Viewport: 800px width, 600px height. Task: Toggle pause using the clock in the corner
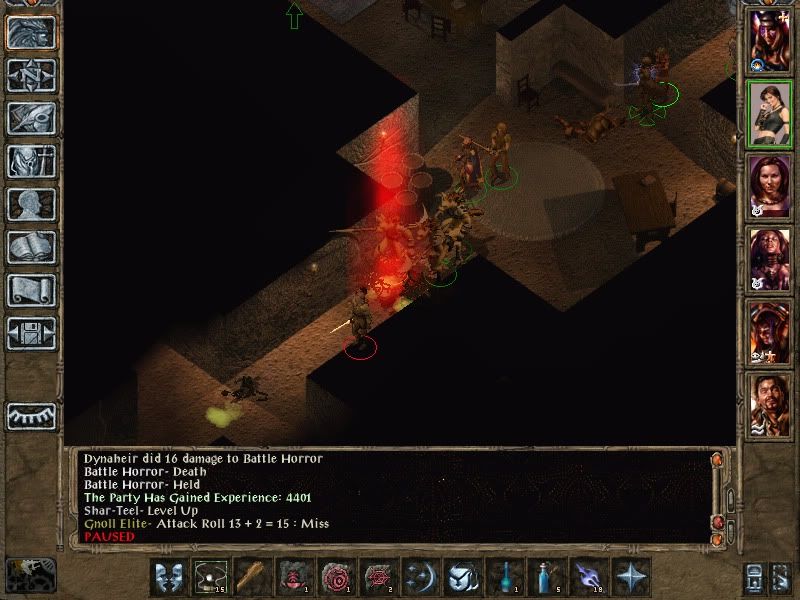coord(30,575)
